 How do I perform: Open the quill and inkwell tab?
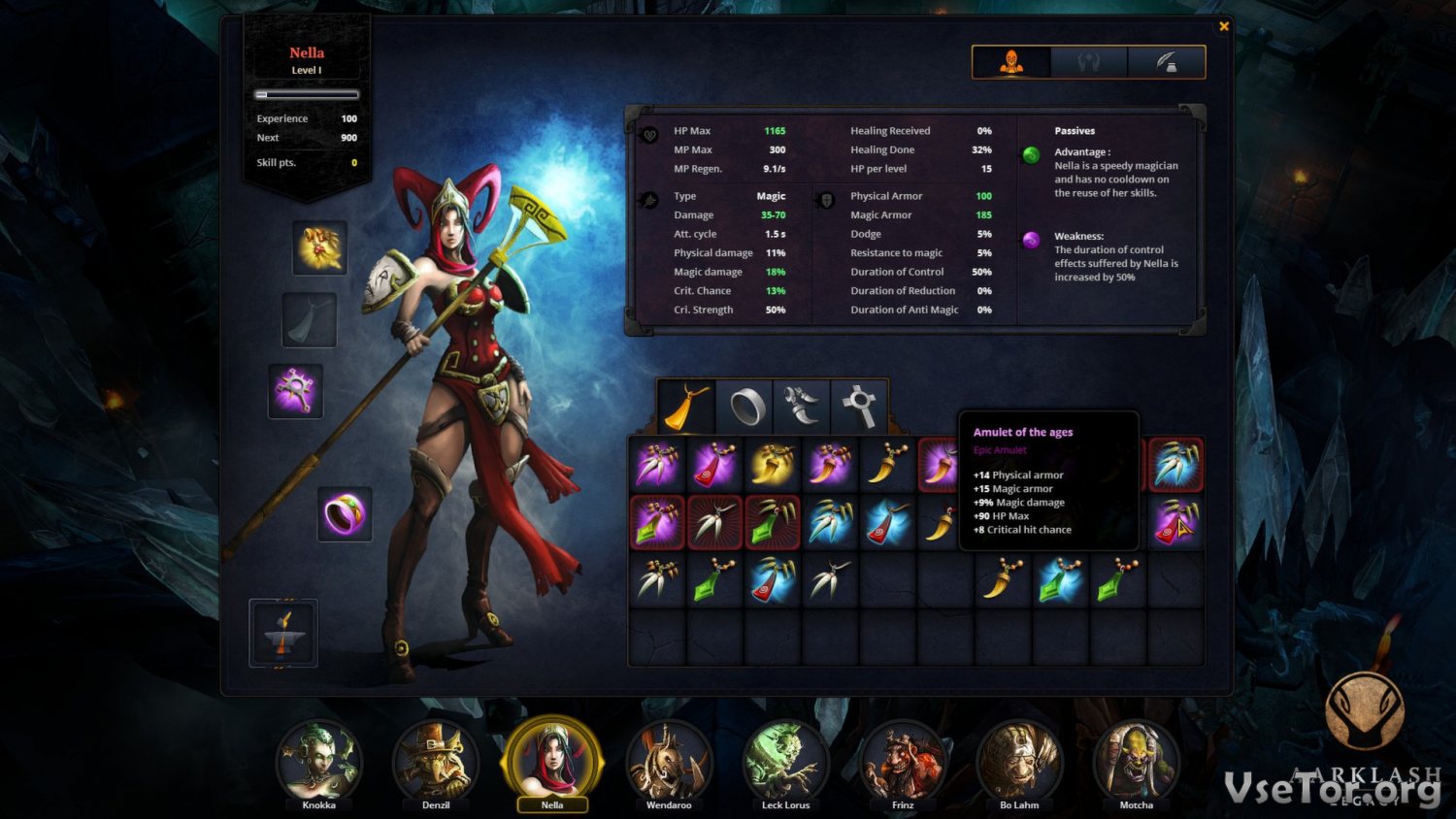[x=1167, y=62]
